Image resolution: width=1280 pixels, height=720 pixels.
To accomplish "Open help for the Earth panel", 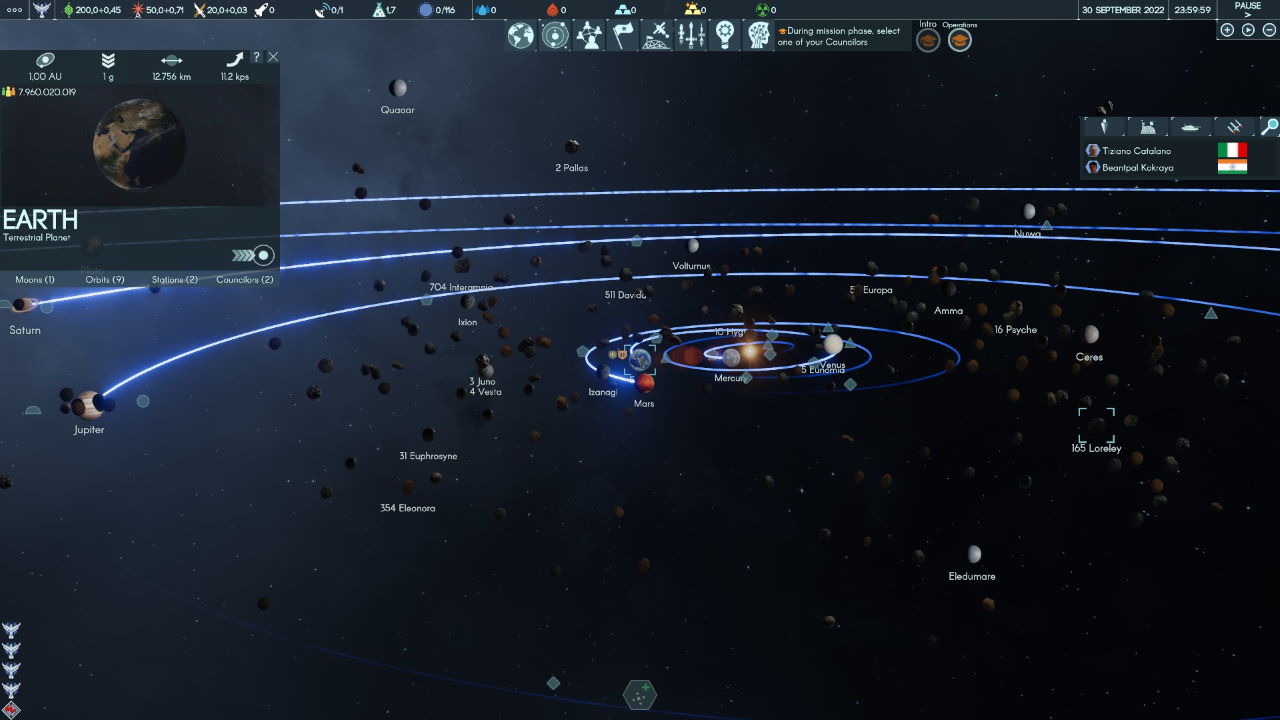I will pos(256,57).
